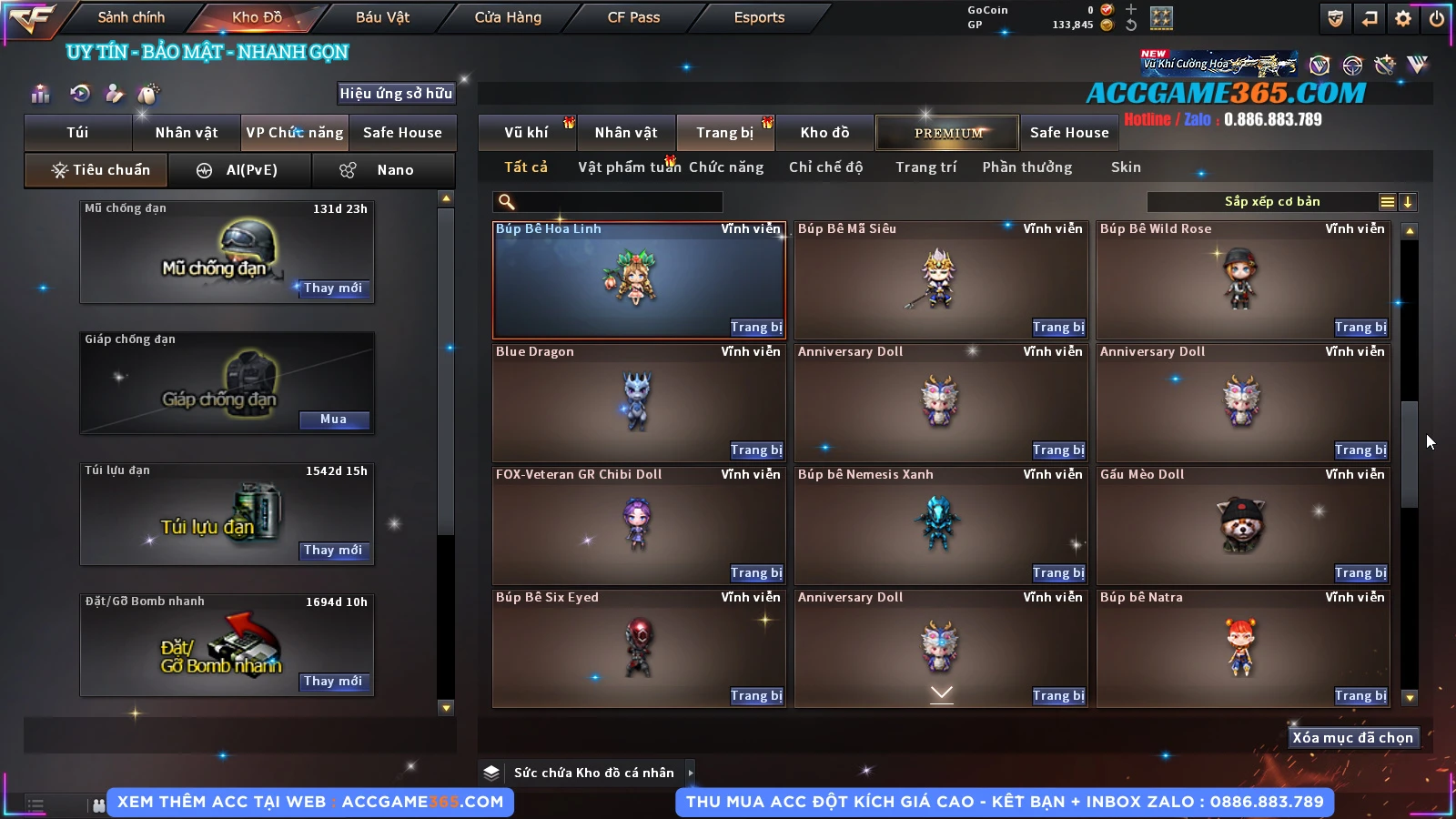The width and height of the screenshot is (1456, 819).
Task: Buy Giáp chống đạn with Mua button
Action: click(x=333, y=420)
